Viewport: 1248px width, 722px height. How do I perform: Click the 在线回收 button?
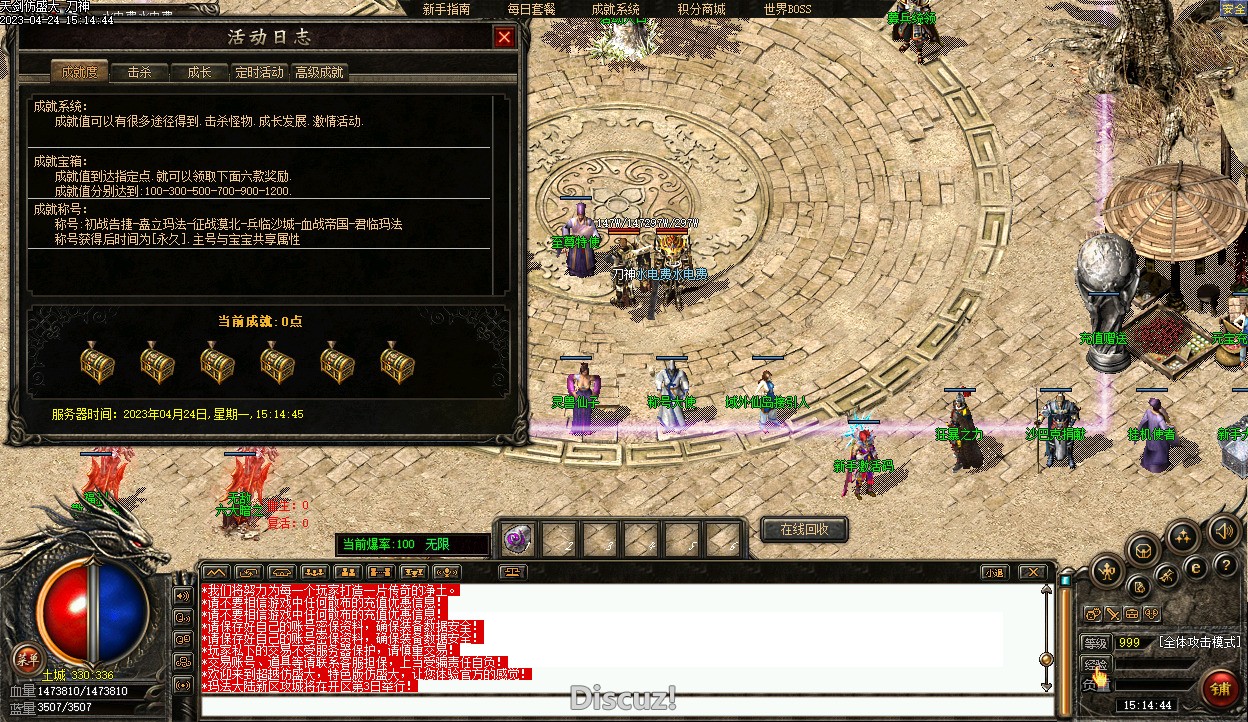[804, 530]
